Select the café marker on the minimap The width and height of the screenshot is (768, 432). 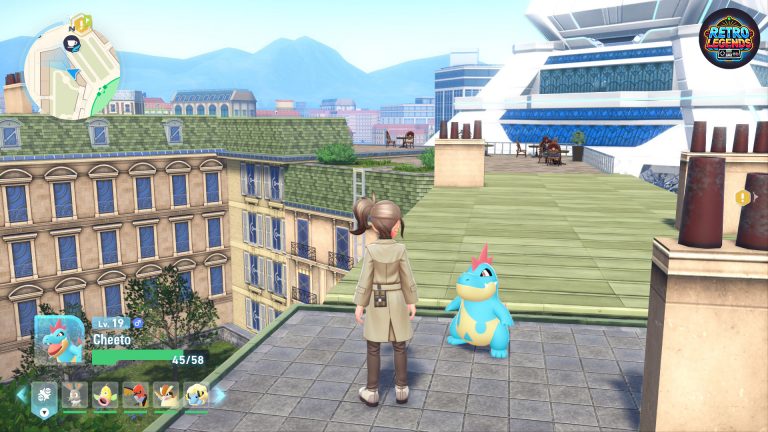pos(72,43)
